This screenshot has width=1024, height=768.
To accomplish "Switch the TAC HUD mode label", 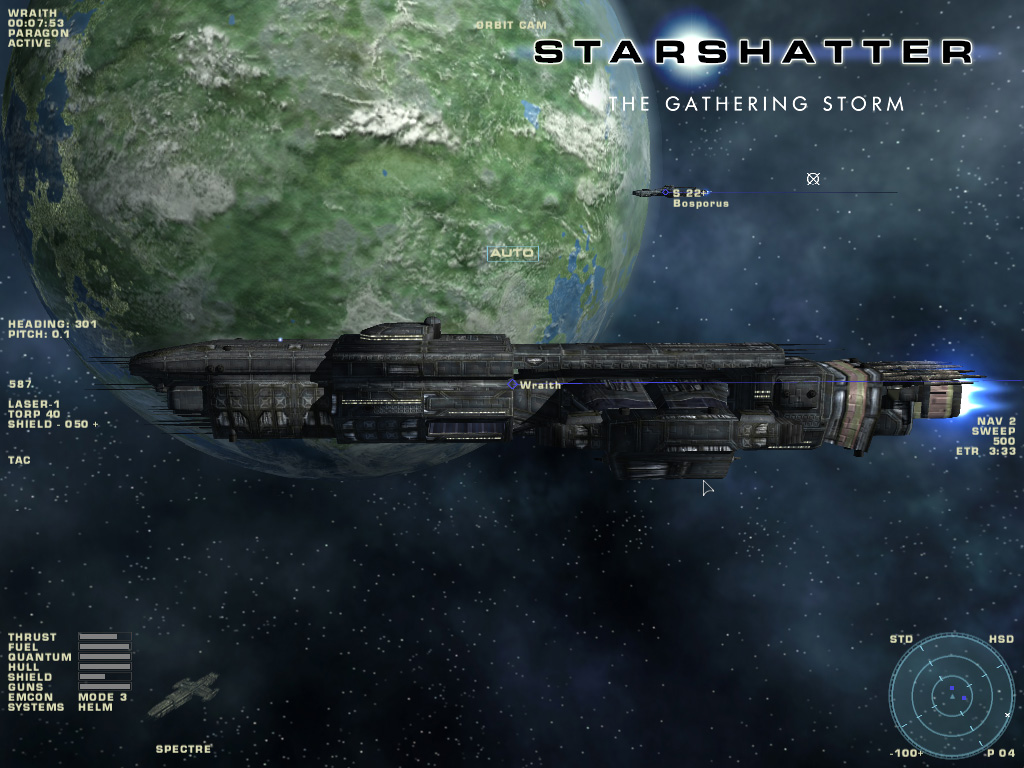I will click(x=18, y=461).
